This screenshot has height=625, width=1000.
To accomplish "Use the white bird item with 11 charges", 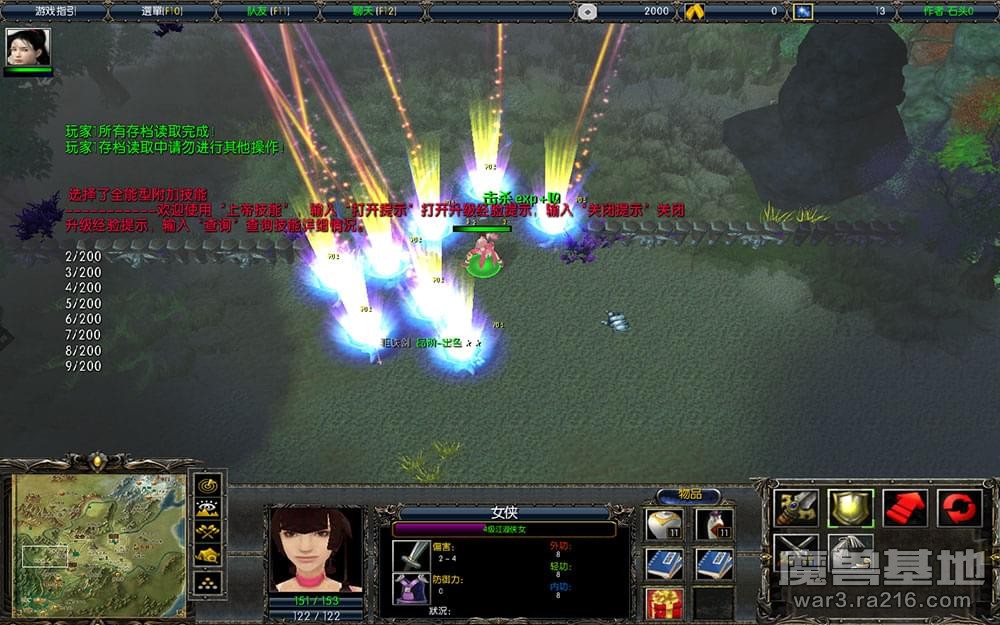I will (713, 524).
